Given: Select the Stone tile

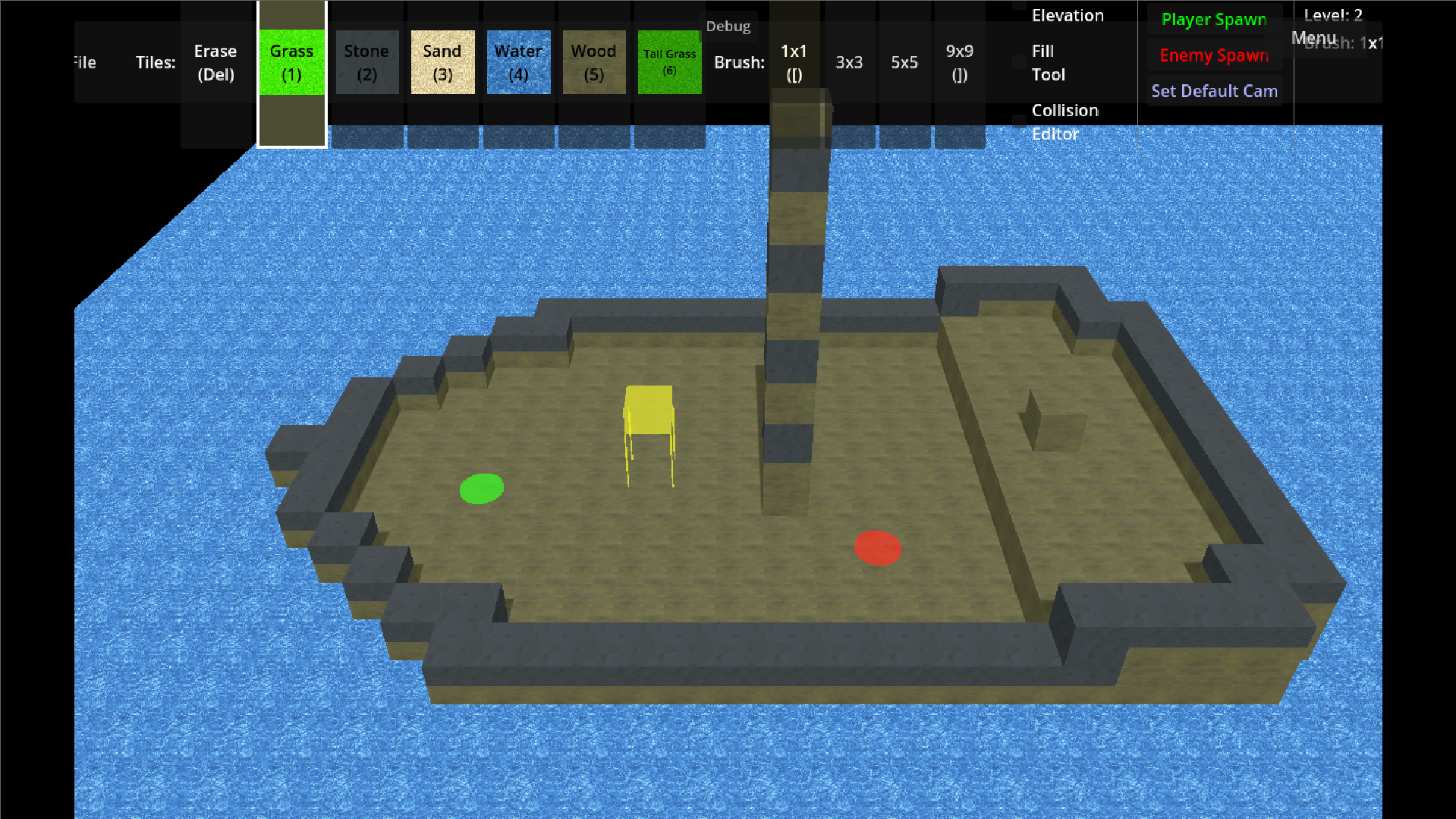Looking at the screenshot, I should tap(366, 62).
